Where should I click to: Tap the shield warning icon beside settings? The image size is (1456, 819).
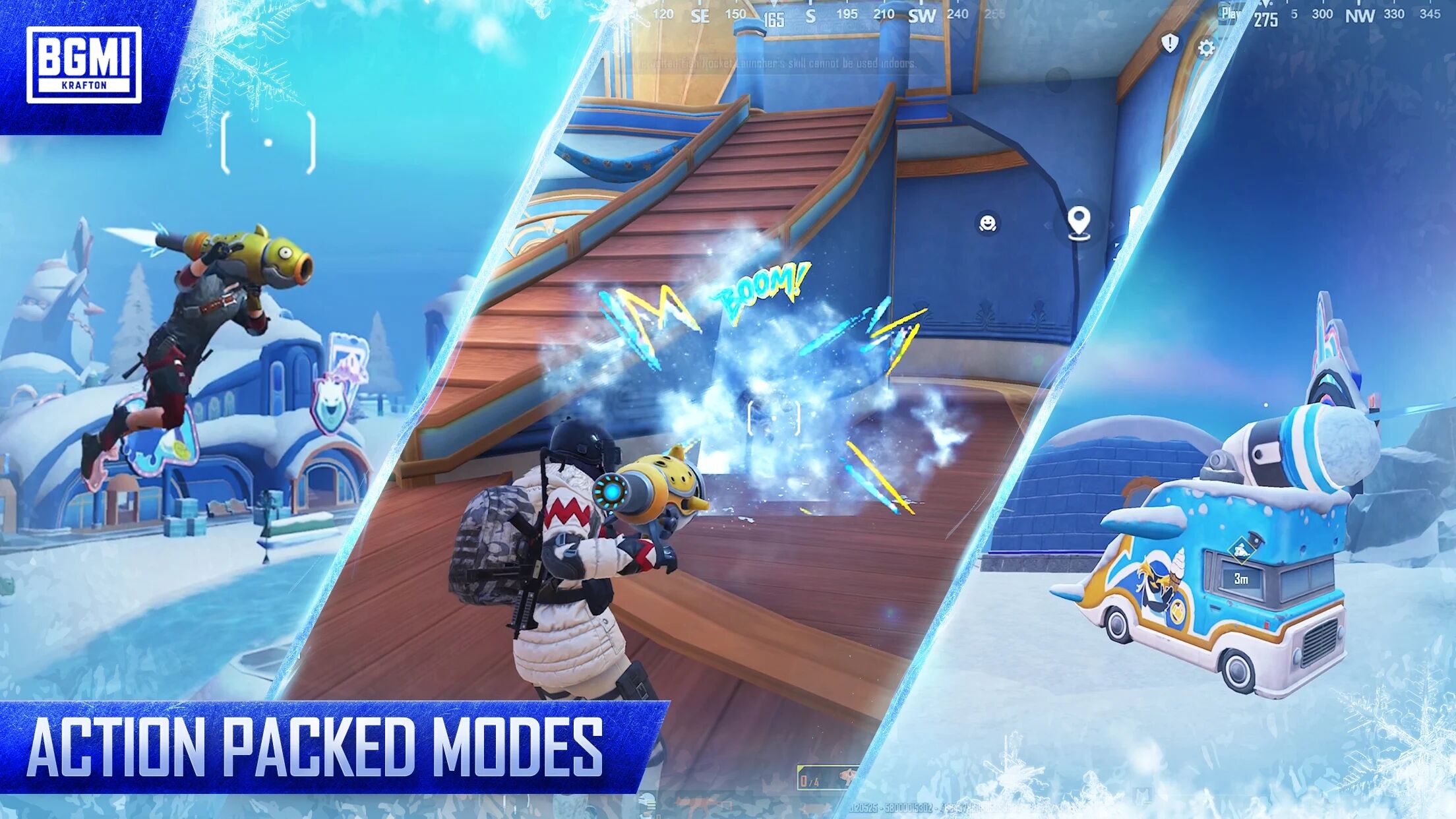(1169, 44)
